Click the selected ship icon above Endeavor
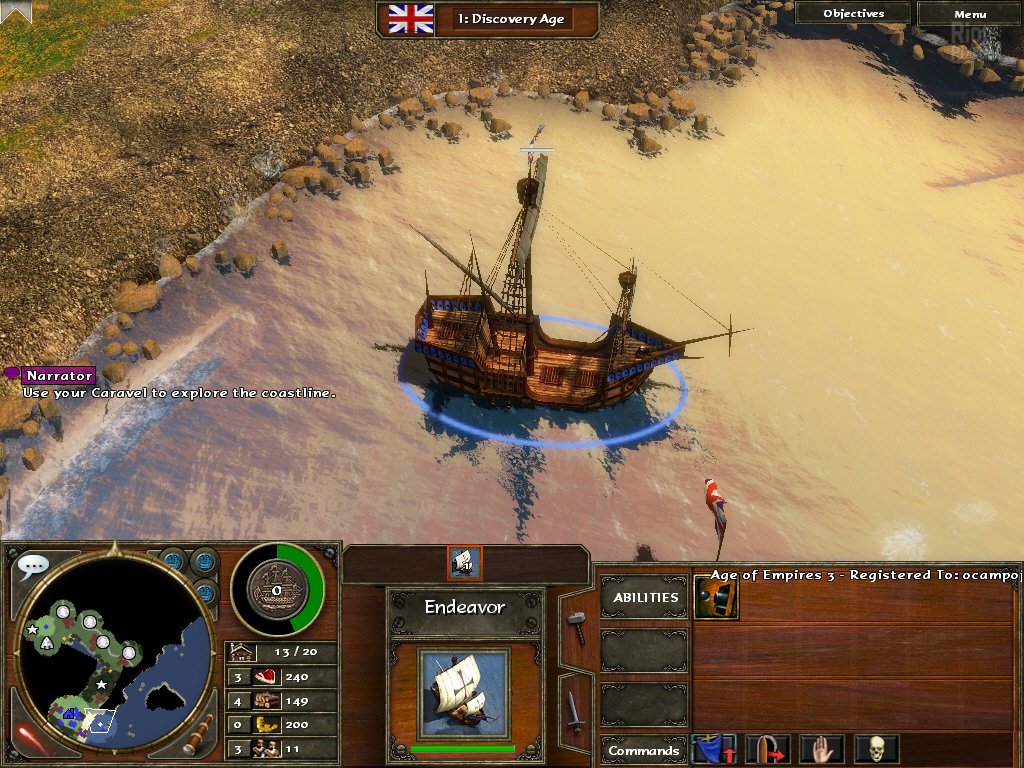Viewport: 1024px width, 768px height. (465, 563)
